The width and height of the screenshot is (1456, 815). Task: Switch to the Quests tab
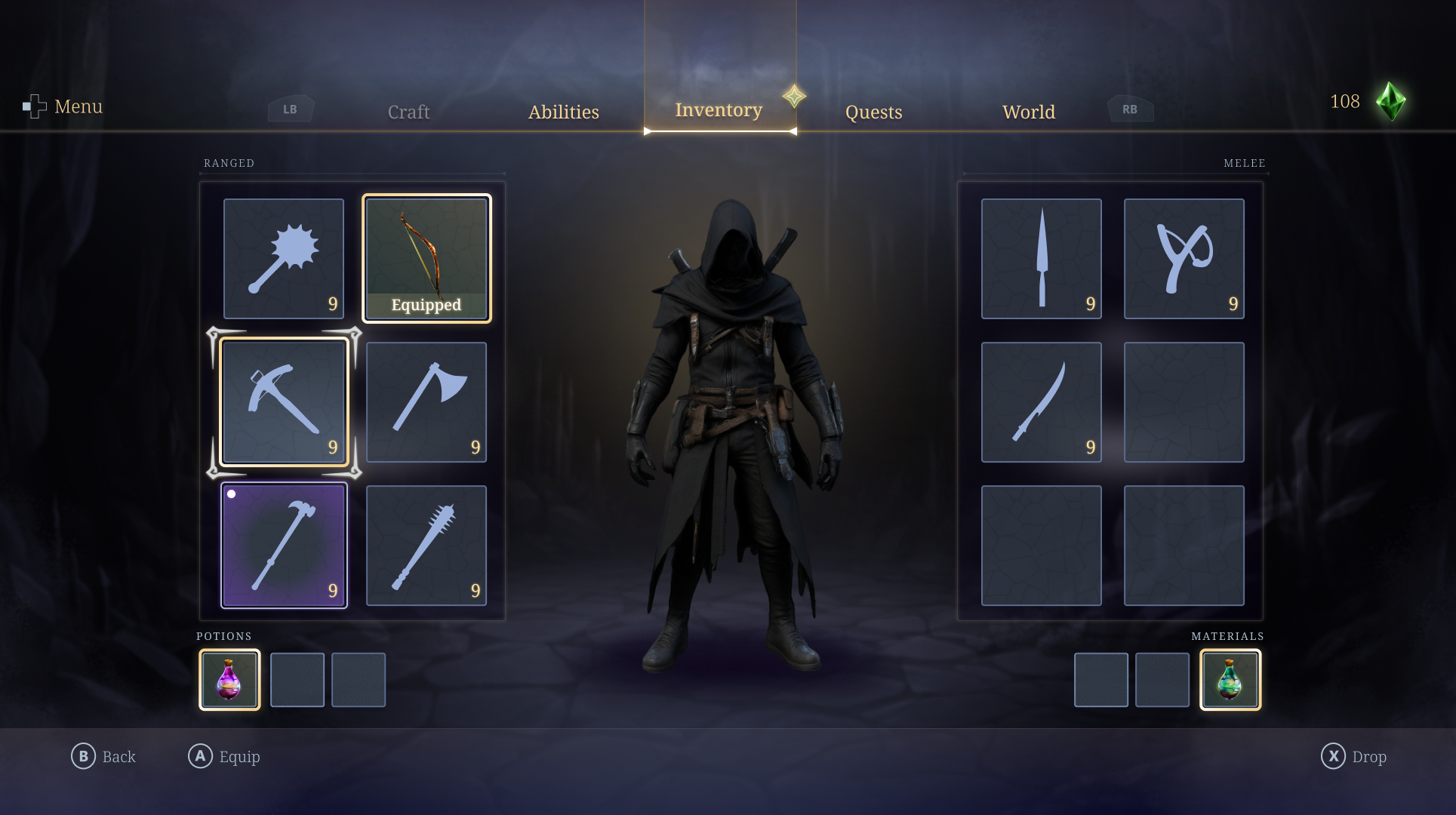coord(873,112)
